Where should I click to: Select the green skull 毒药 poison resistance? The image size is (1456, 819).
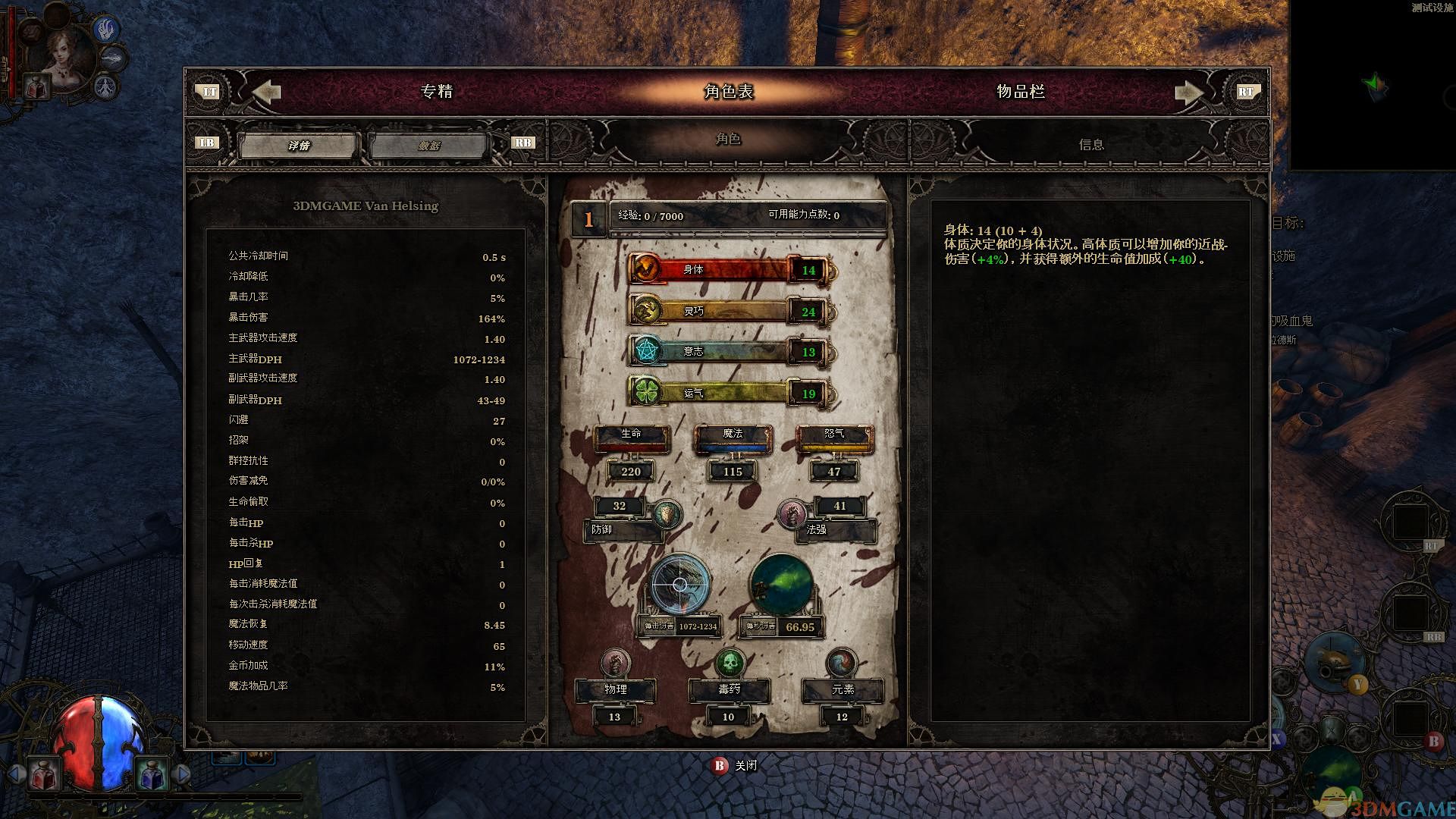(730, 664)
